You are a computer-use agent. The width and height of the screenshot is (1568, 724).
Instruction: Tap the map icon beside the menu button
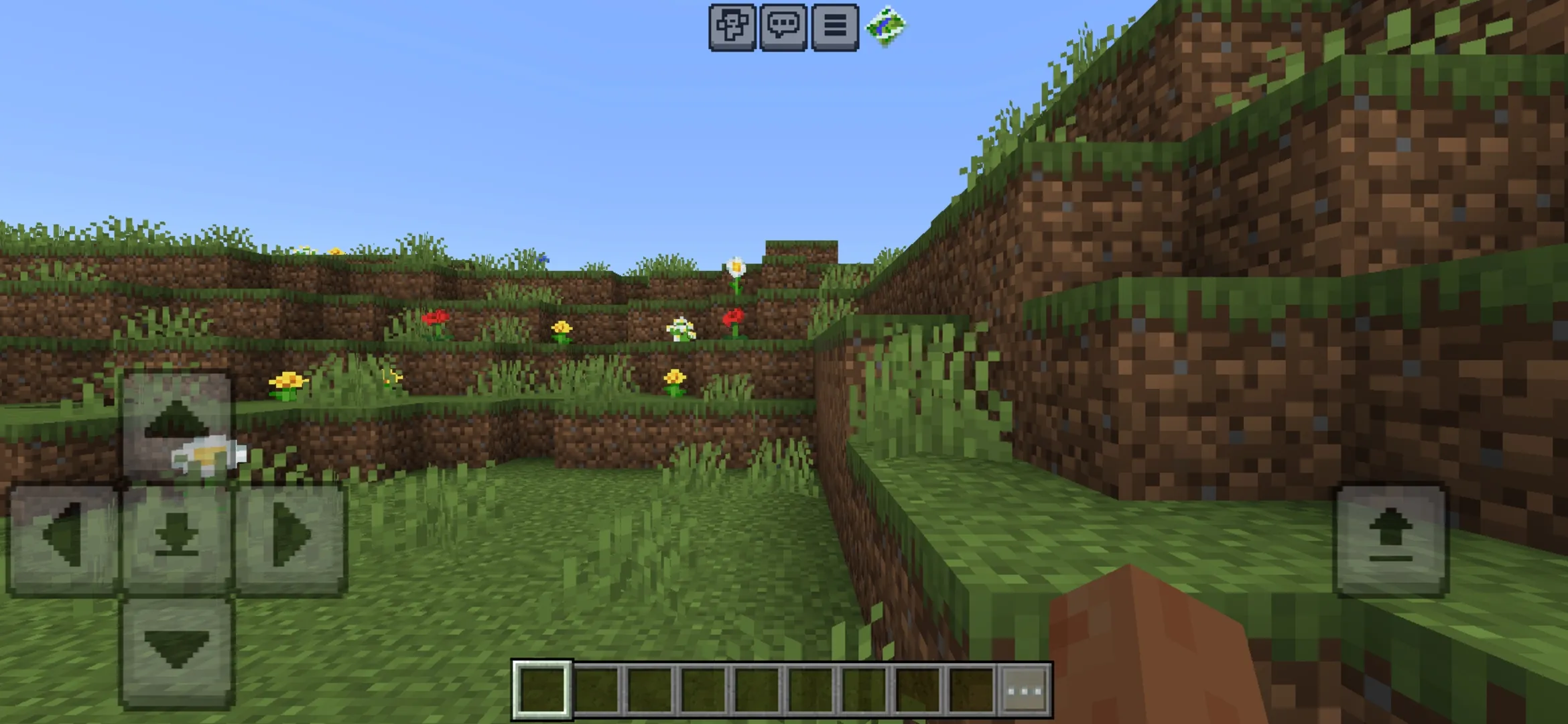886,27
